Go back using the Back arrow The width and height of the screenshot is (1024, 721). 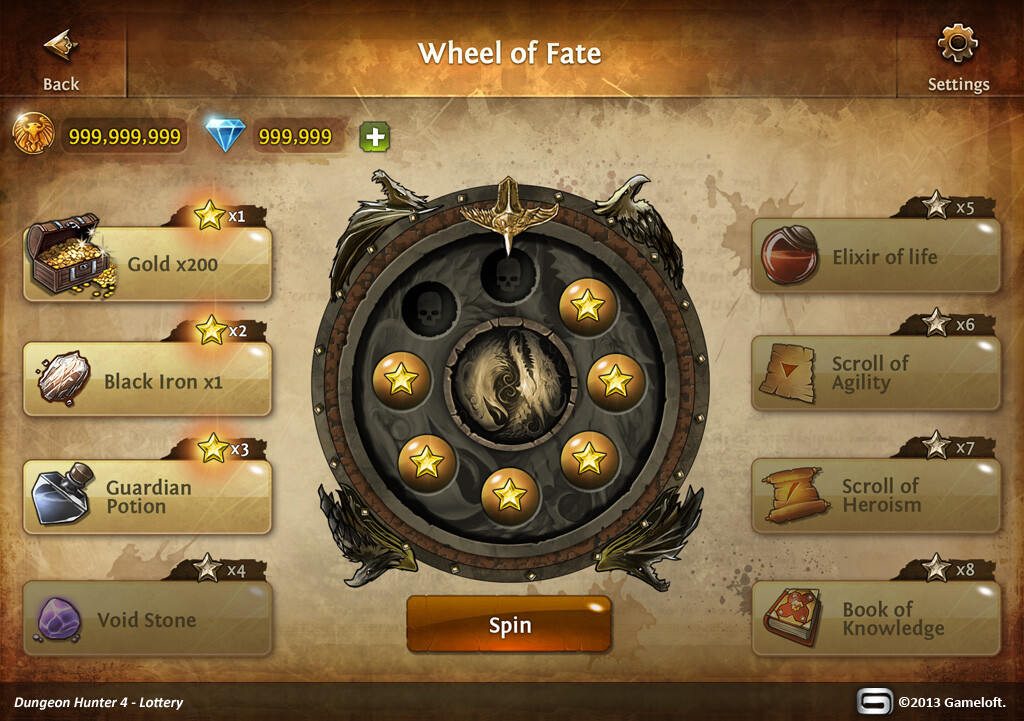click(x=61, y=58)
